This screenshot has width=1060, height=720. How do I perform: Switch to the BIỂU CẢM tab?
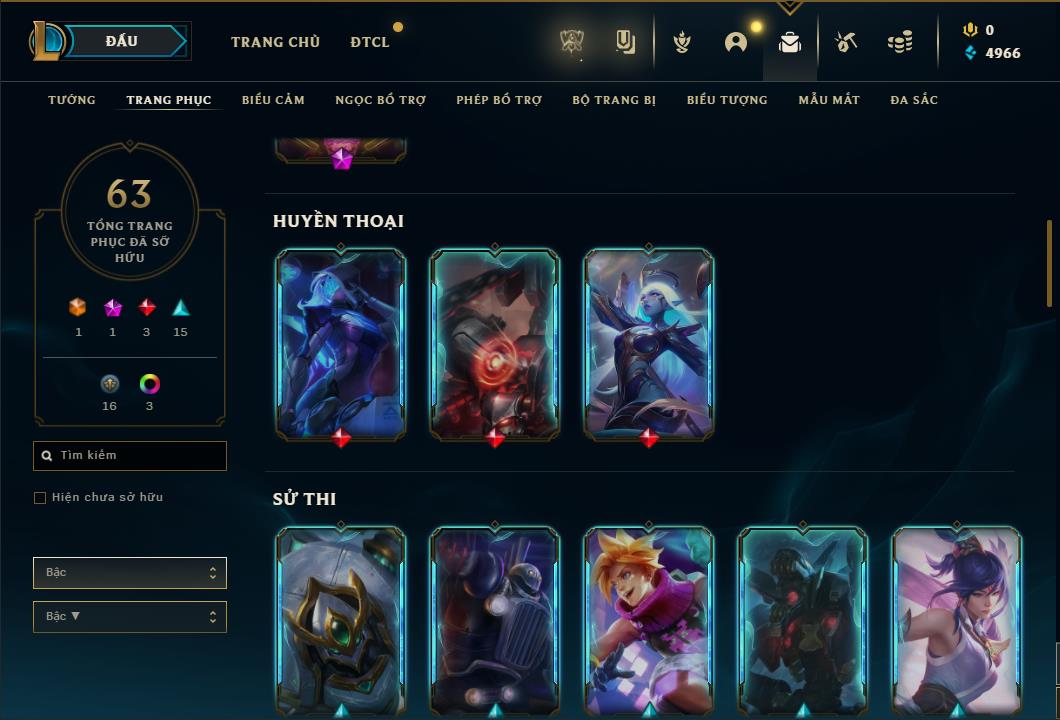click(x=273, y=100)
